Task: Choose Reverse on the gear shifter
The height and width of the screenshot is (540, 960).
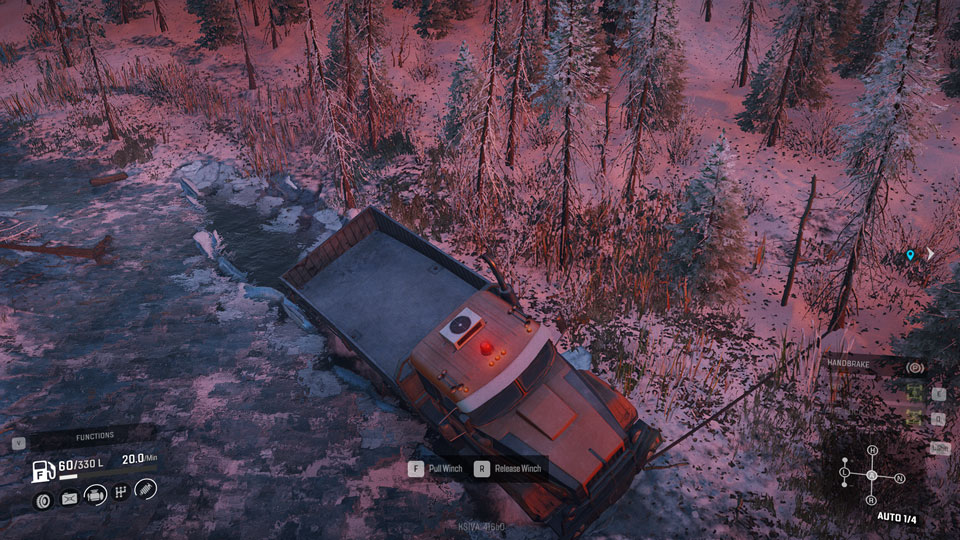Action: (871, 499)
